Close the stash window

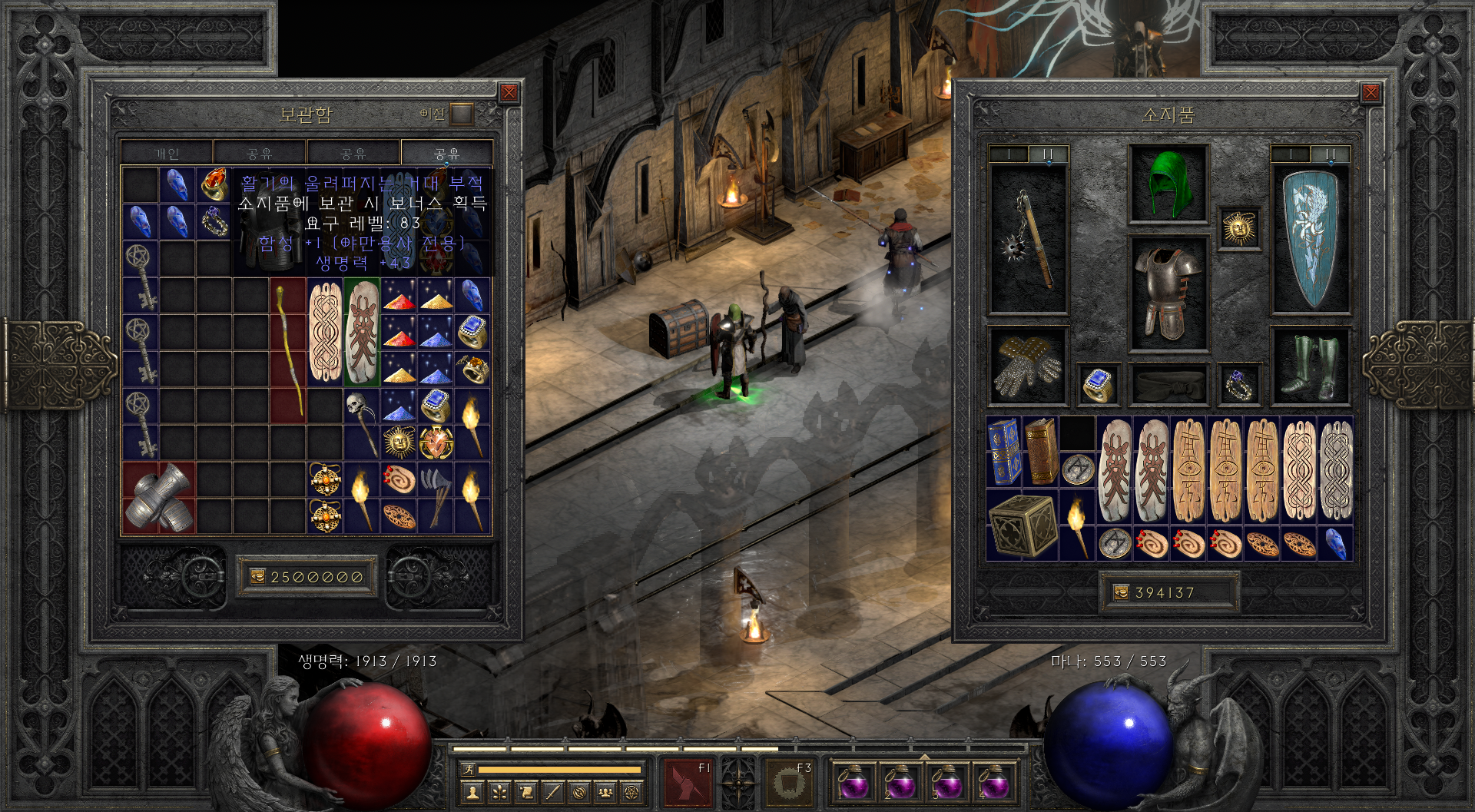[x=509, y=94]
